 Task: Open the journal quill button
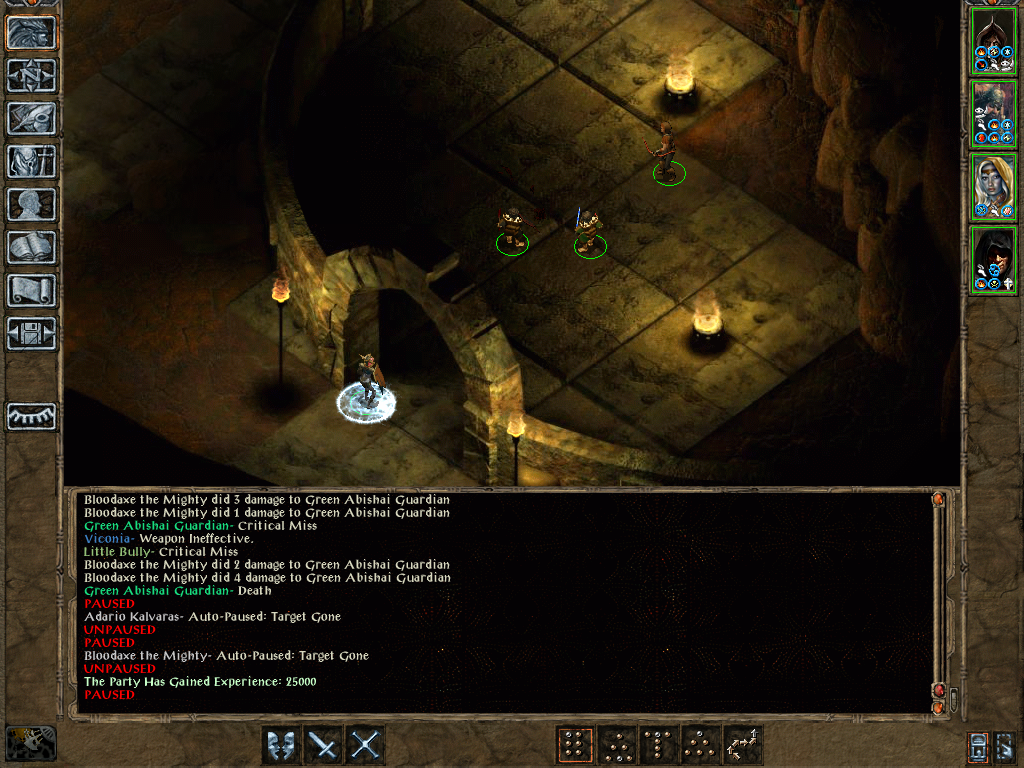pos(31,119)
